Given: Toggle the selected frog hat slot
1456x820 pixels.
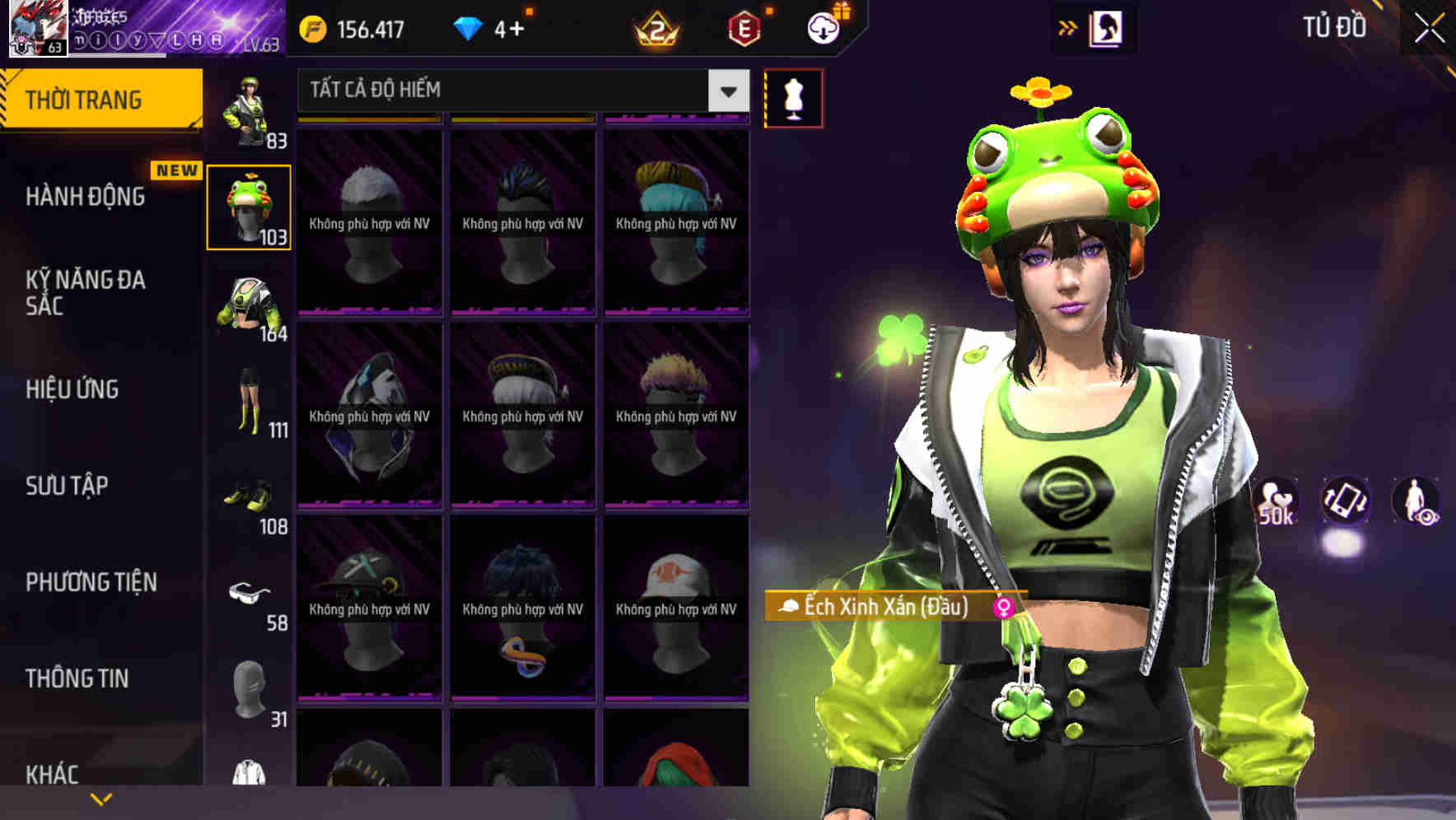Looking at the screenshot, I should coord(250,207).
